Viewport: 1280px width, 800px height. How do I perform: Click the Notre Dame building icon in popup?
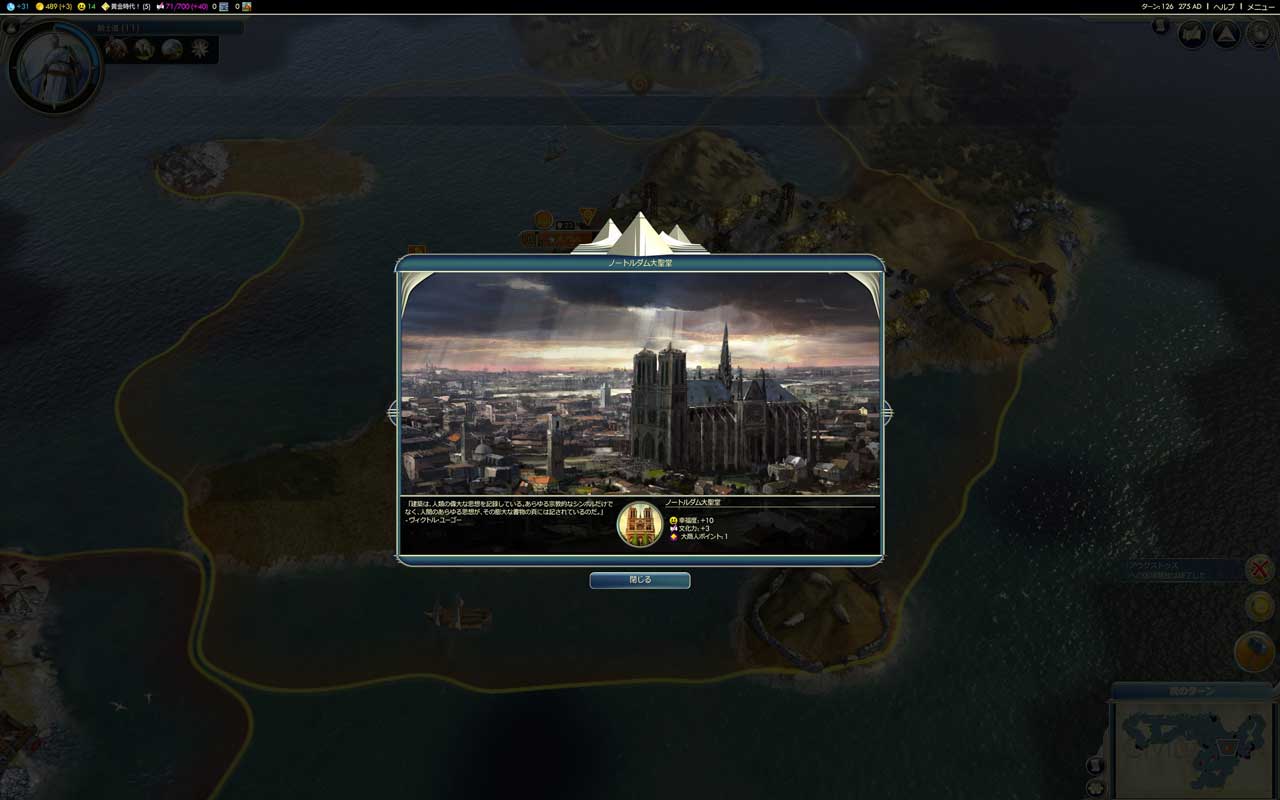coord(640,523)
